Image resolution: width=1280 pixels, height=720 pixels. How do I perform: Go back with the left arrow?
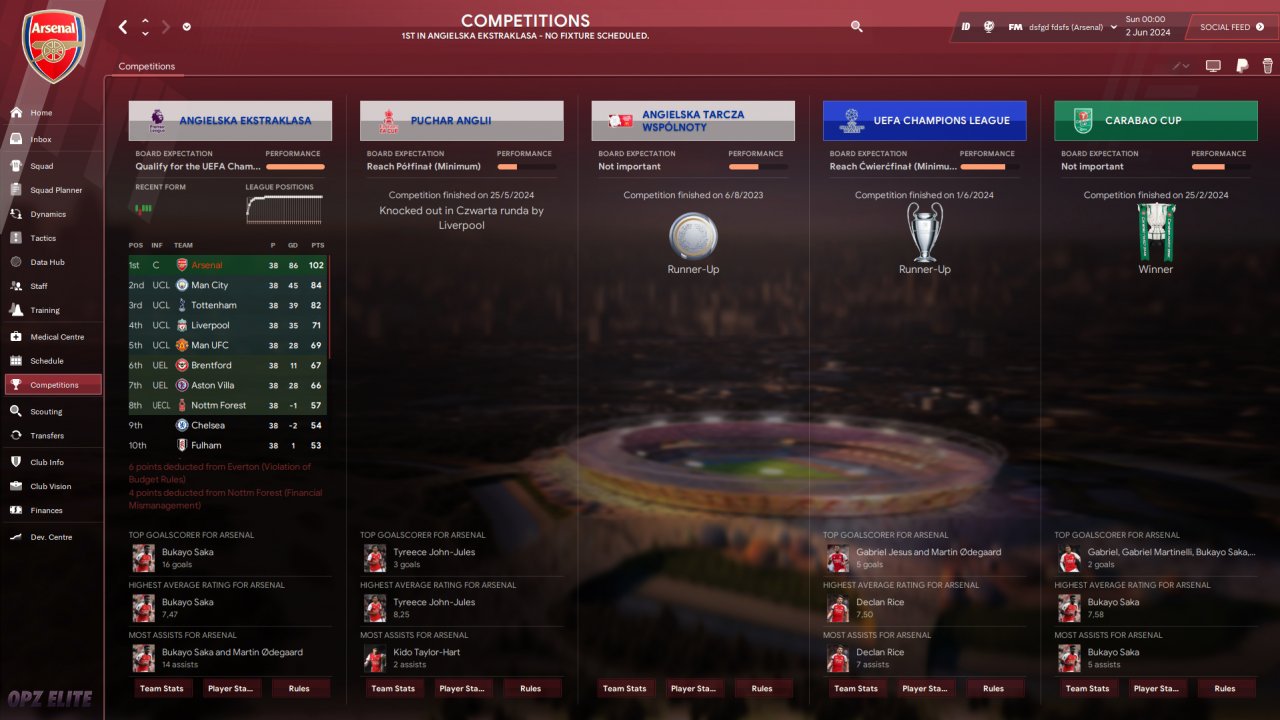[x=123, y=27]
